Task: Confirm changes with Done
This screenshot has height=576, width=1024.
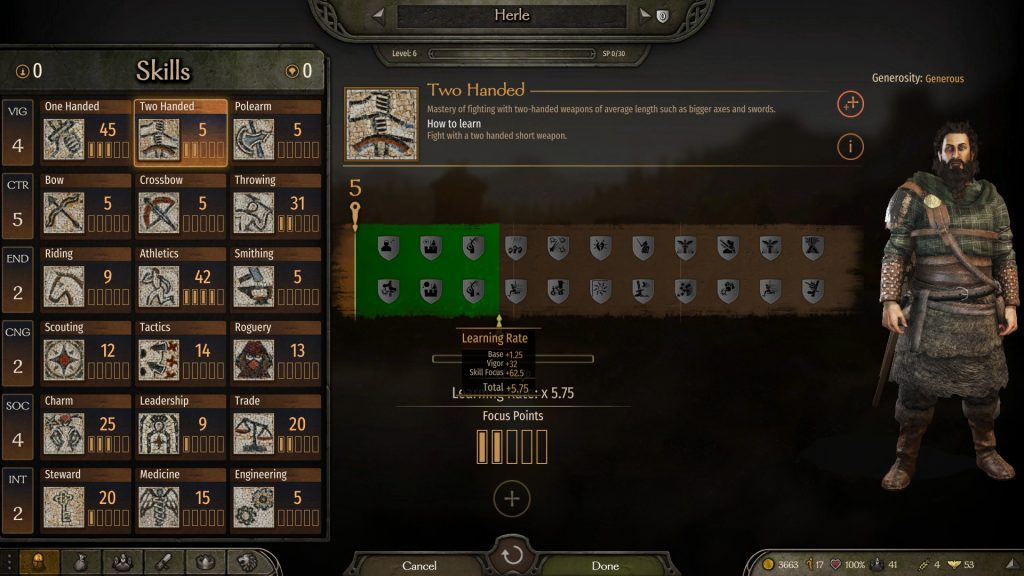Action: tap(605, 565)
